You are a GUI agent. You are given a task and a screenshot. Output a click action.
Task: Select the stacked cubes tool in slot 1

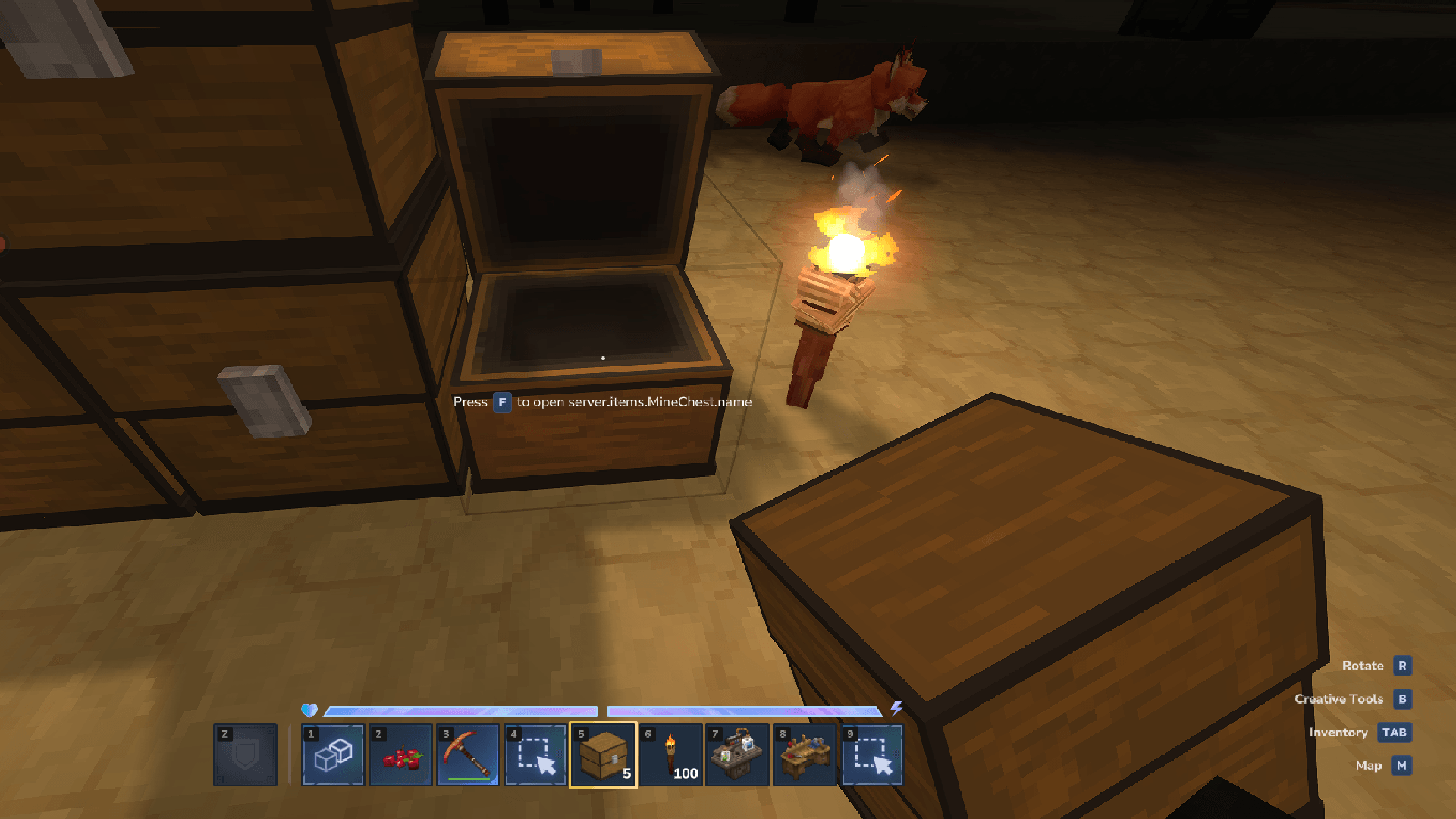[x=333, y=755]
